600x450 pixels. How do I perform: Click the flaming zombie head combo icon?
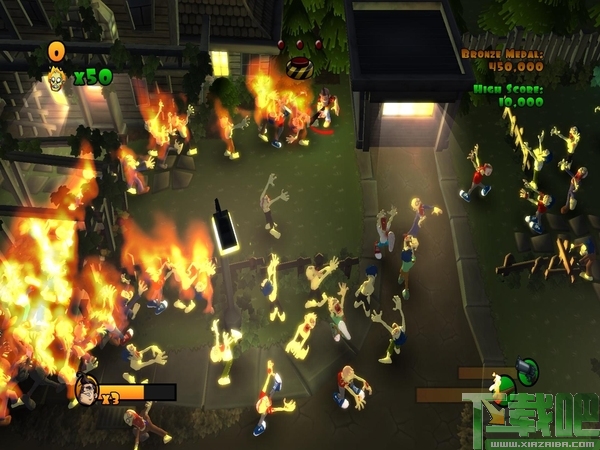(x=56, y=75)
